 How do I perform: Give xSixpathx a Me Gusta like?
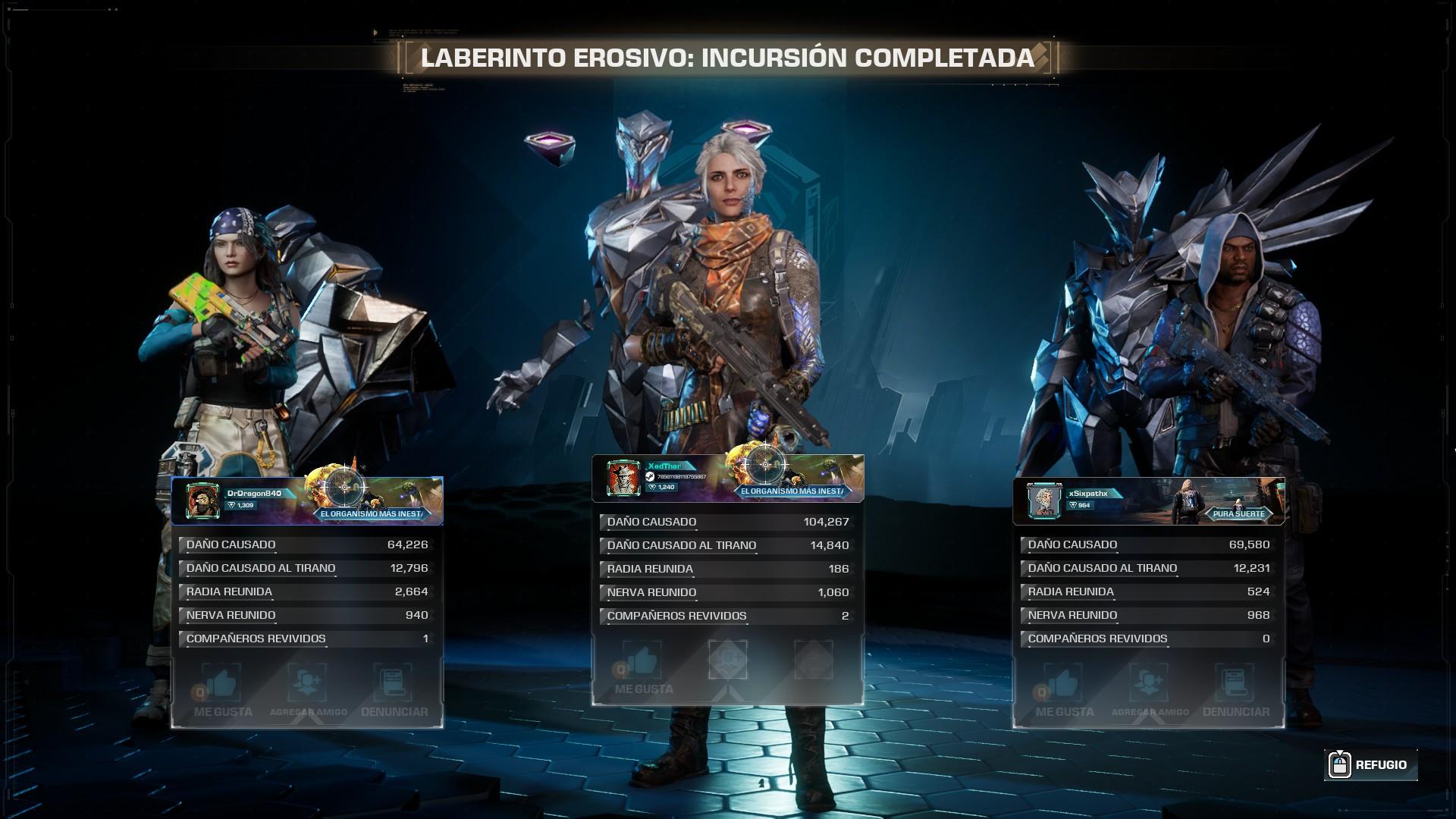(1064, 691)
